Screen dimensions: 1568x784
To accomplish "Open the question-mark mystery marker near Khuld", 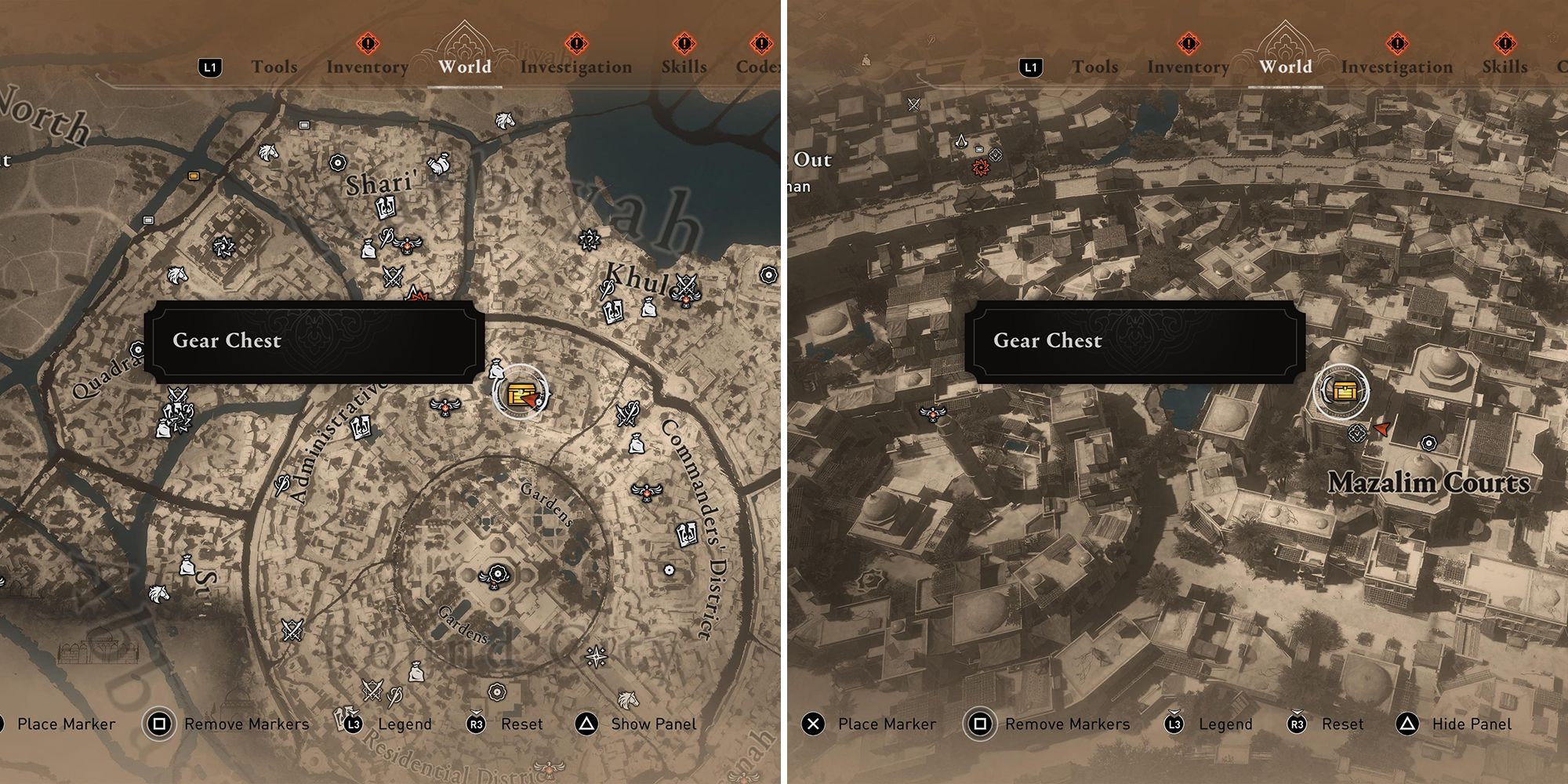I will click(x=589, y=238).
